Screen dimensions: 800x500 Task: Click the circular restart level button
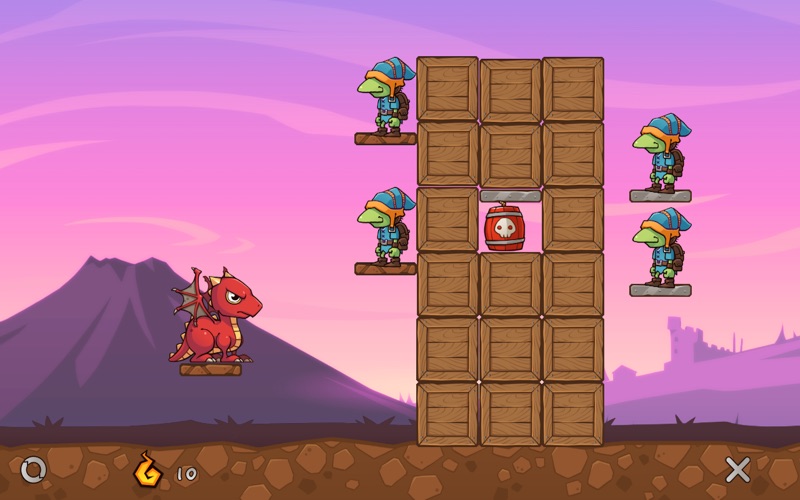point(33,468)
